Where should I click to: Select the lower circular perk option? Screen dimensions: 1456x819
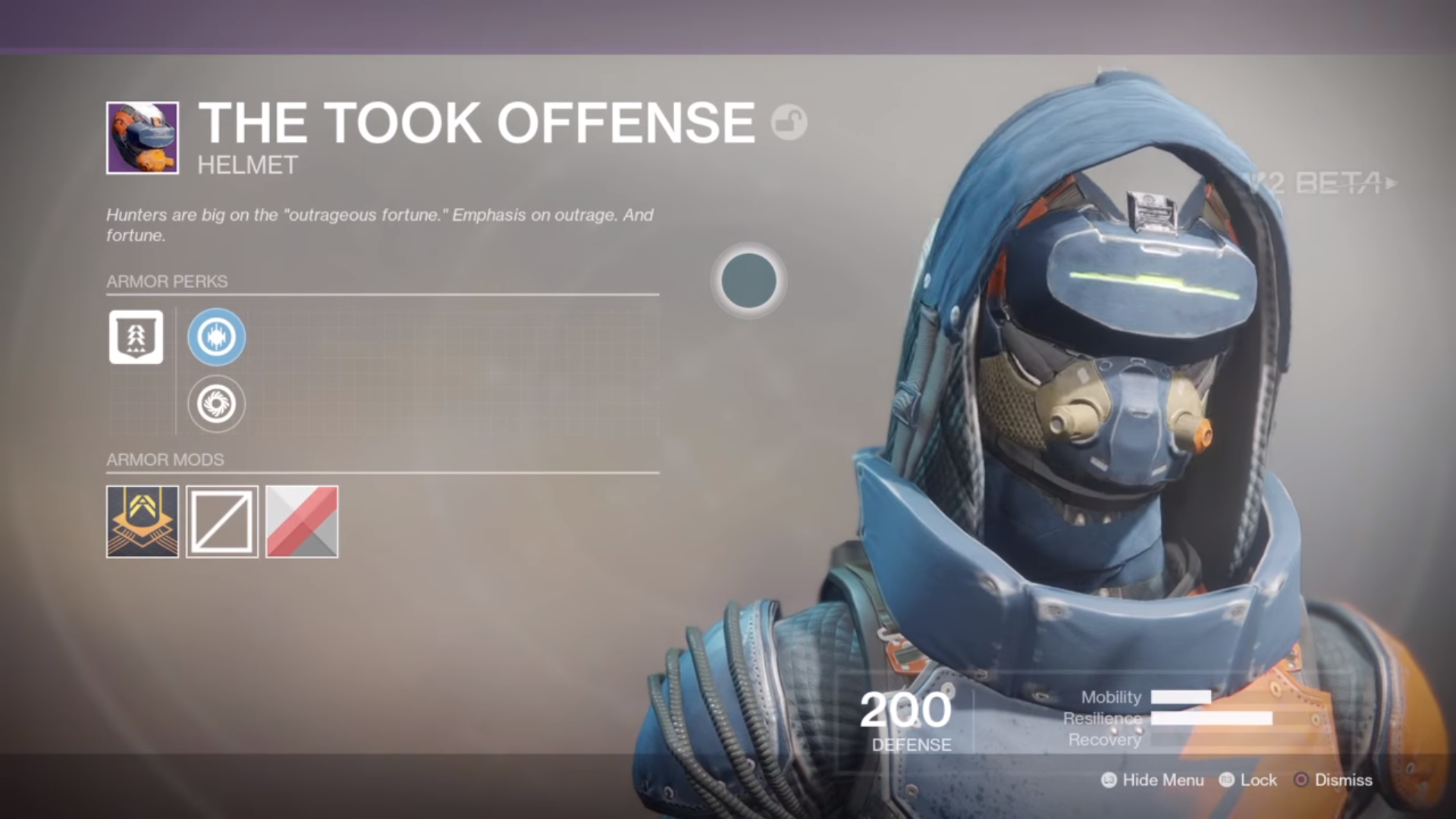(216, 404)
